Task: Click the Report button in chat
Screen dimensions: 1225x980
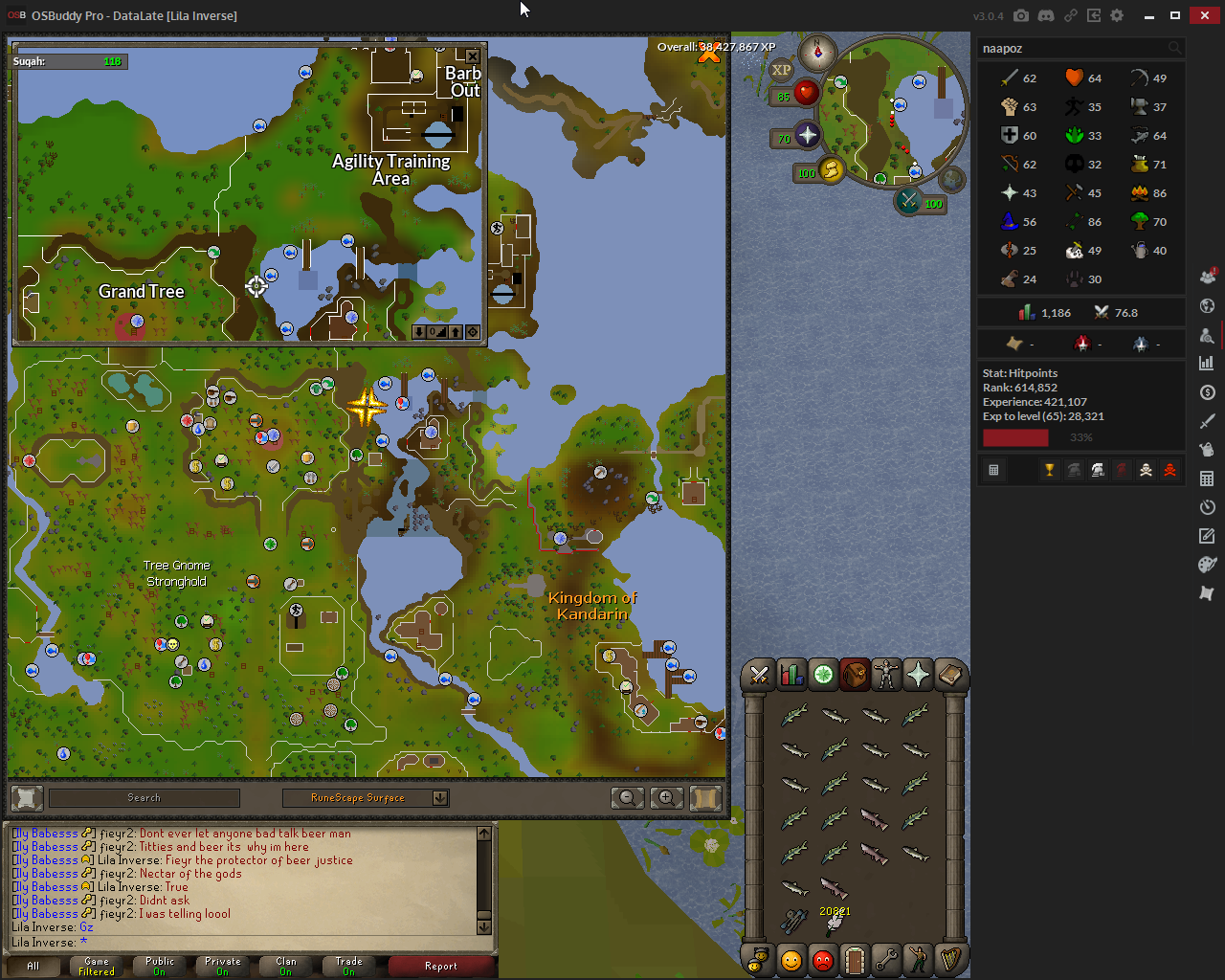Action: click(x=441, y=966)
